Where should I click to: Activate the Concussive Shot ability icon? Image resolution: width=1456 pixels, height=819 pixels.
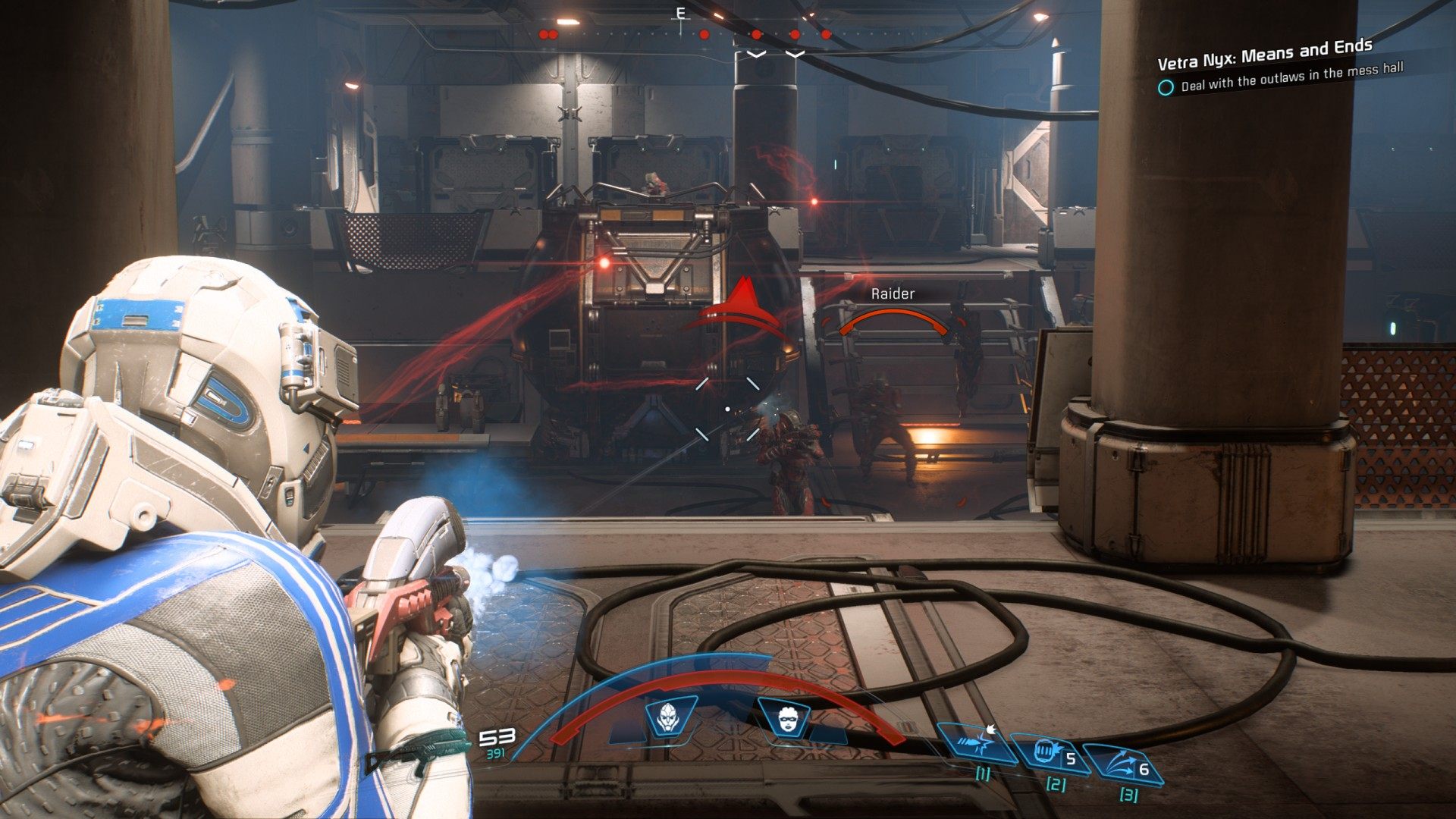tap(976, 742)
